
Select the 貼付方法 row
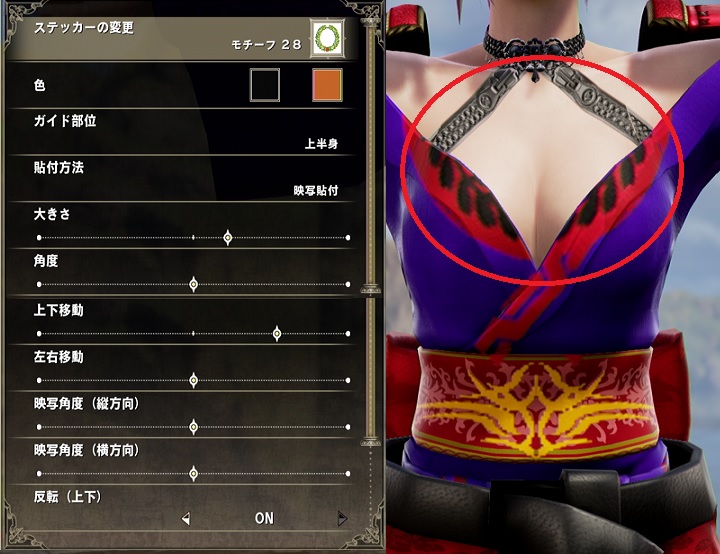190,178
